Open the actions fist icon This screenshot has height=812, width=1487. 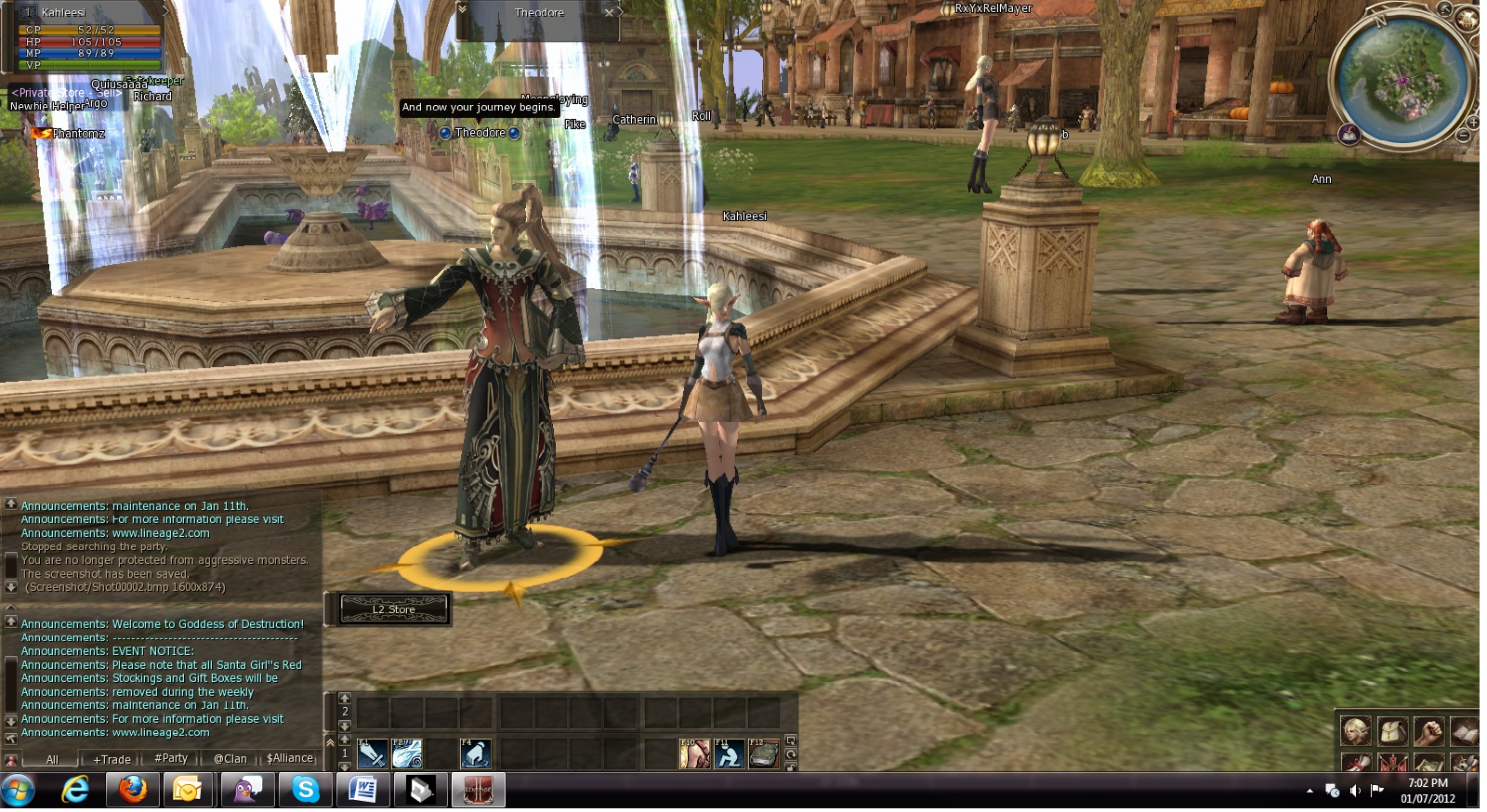point(1428,731)
